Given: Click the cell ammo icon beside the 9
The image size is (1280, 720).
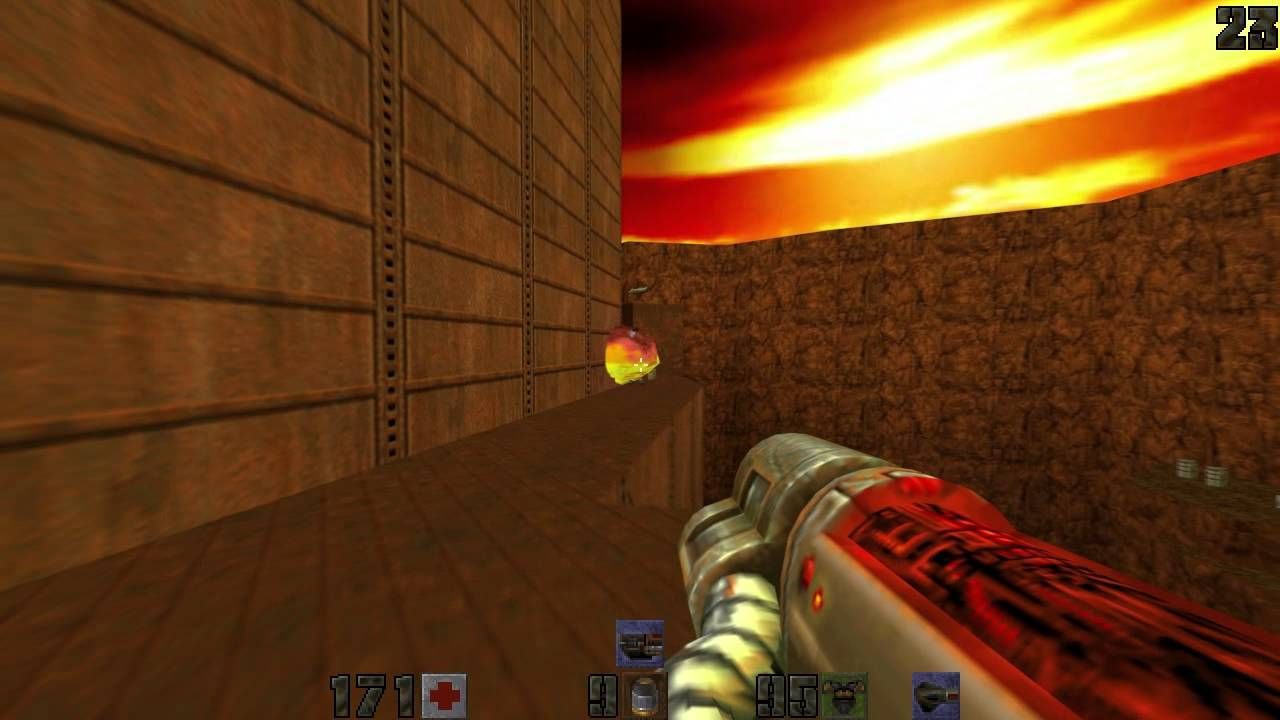Looking at the screenshot, I should pyautogui.click(x=641, y=697).
